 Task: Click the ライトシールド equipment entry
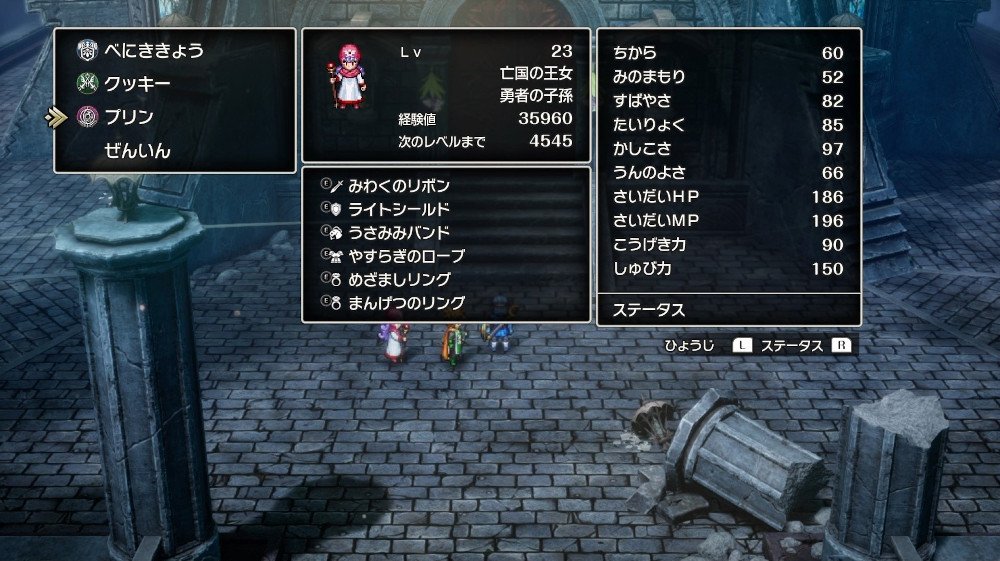click(398, 209)
